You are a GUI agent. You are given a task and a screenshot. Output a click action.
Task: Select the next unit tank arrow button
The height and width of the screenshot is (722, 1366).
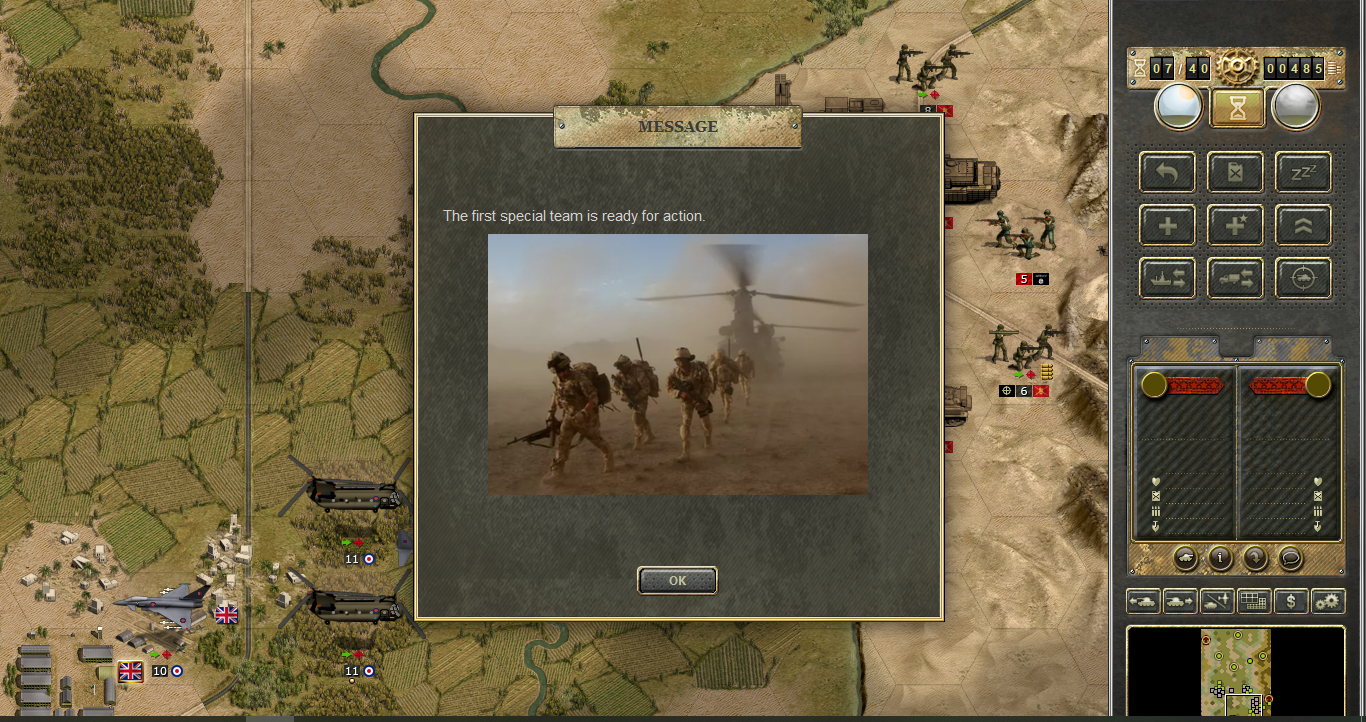[x=1179, y=601]
